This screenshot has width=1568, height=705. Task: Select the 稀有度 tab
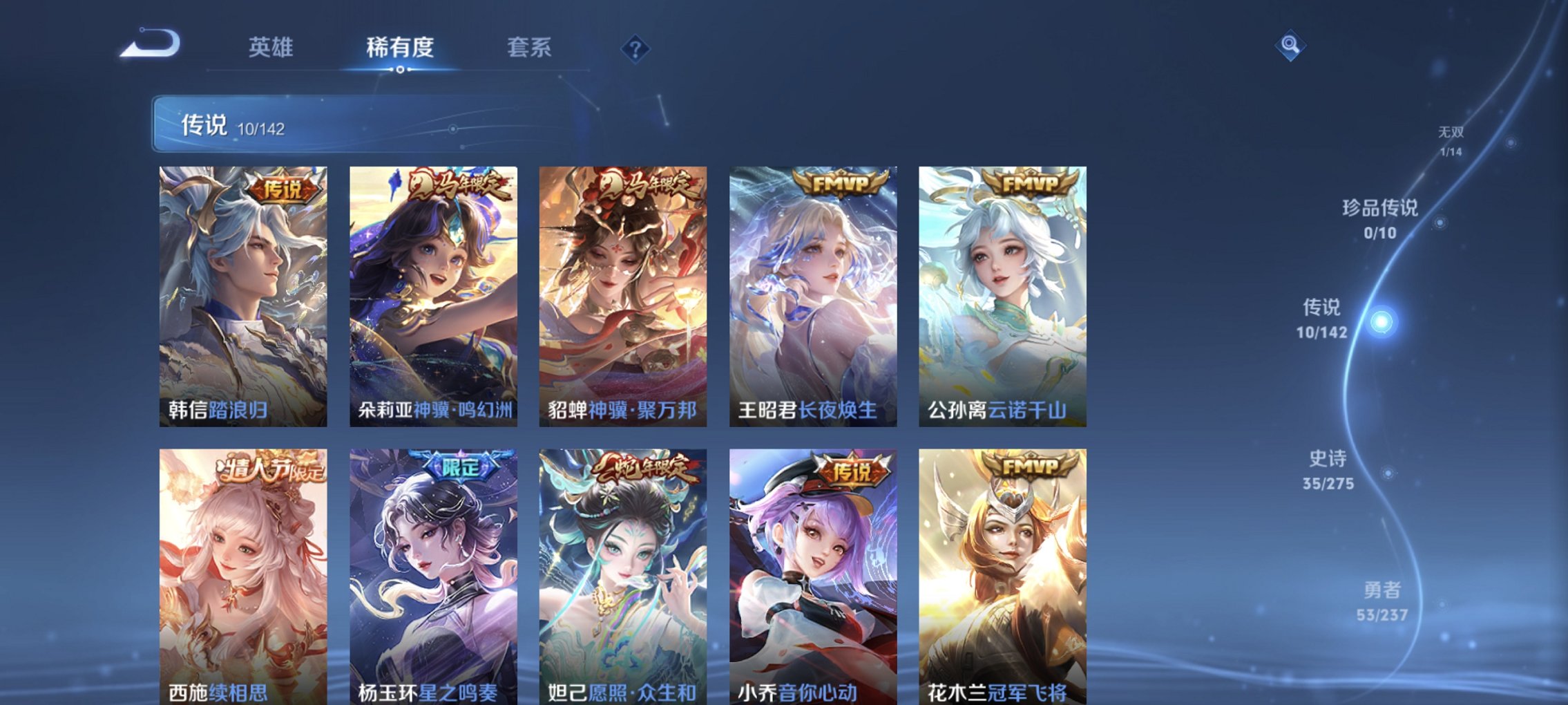coord(399,47)
